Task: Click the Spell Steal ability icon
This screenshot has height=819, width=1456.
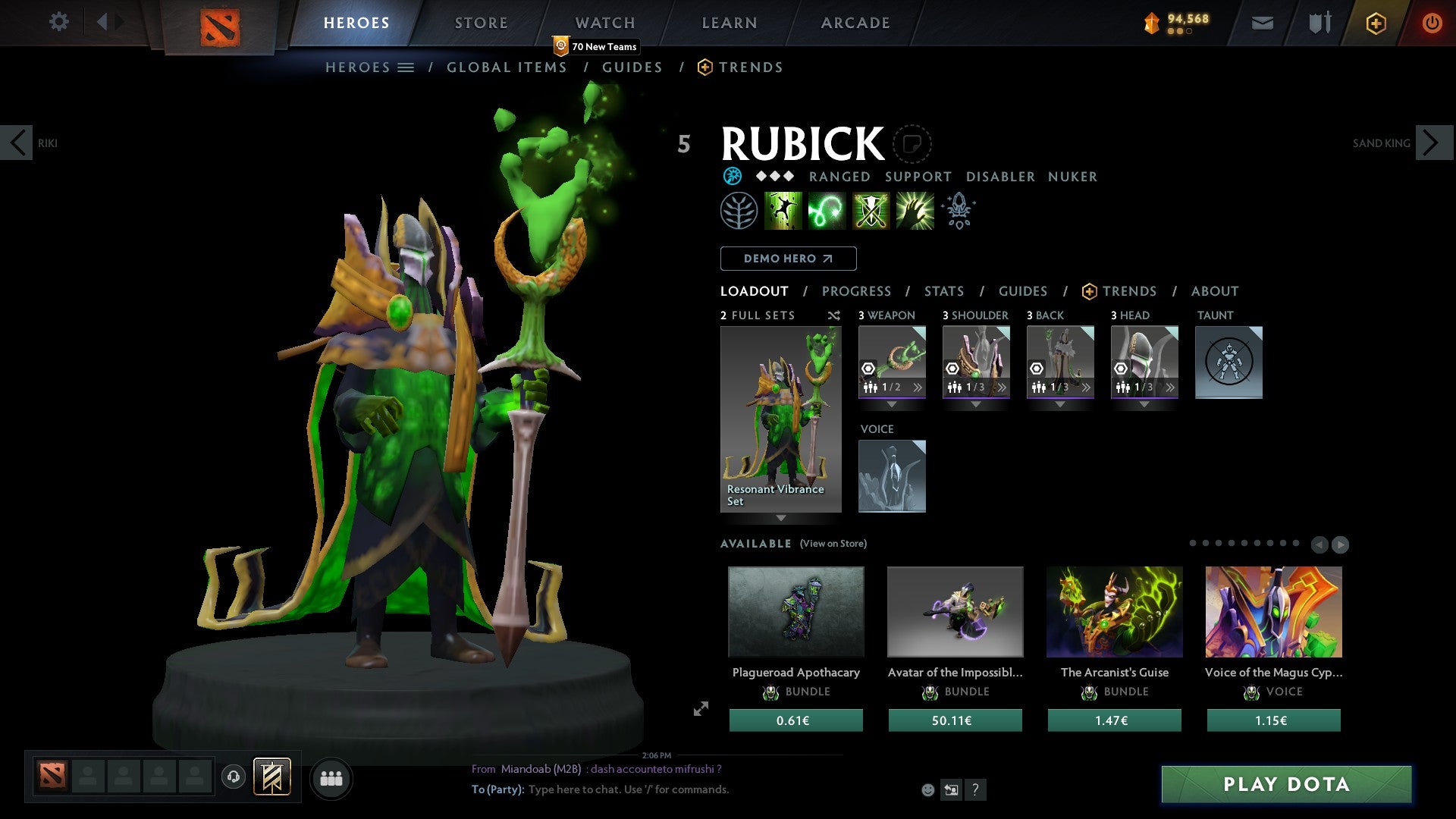Action: 914,211
